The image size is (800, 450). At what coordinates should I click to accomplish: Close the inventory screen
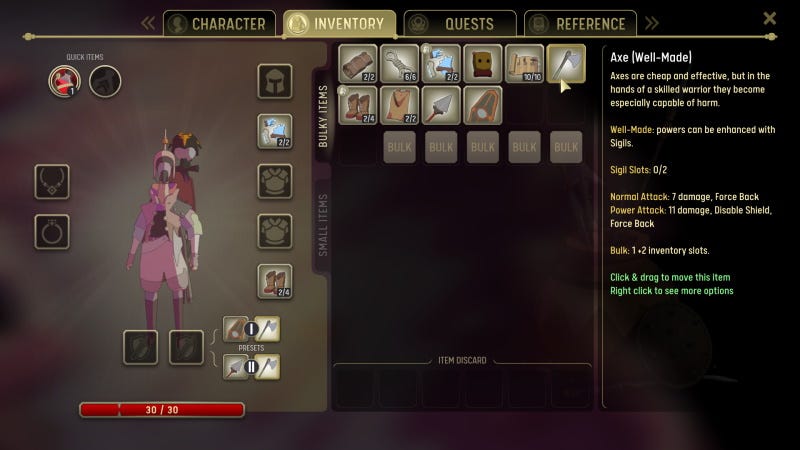tap(769, 18)
